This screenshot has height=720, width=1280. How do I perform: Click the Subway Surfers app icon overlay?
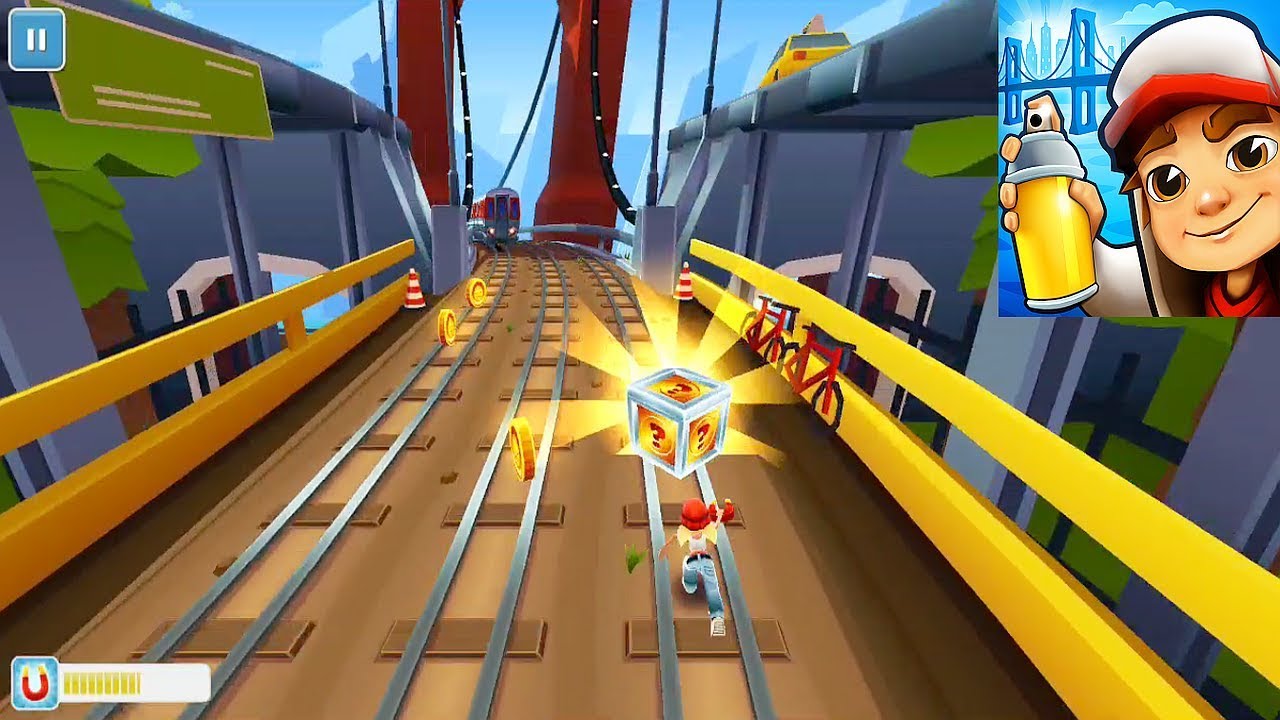1138,158
